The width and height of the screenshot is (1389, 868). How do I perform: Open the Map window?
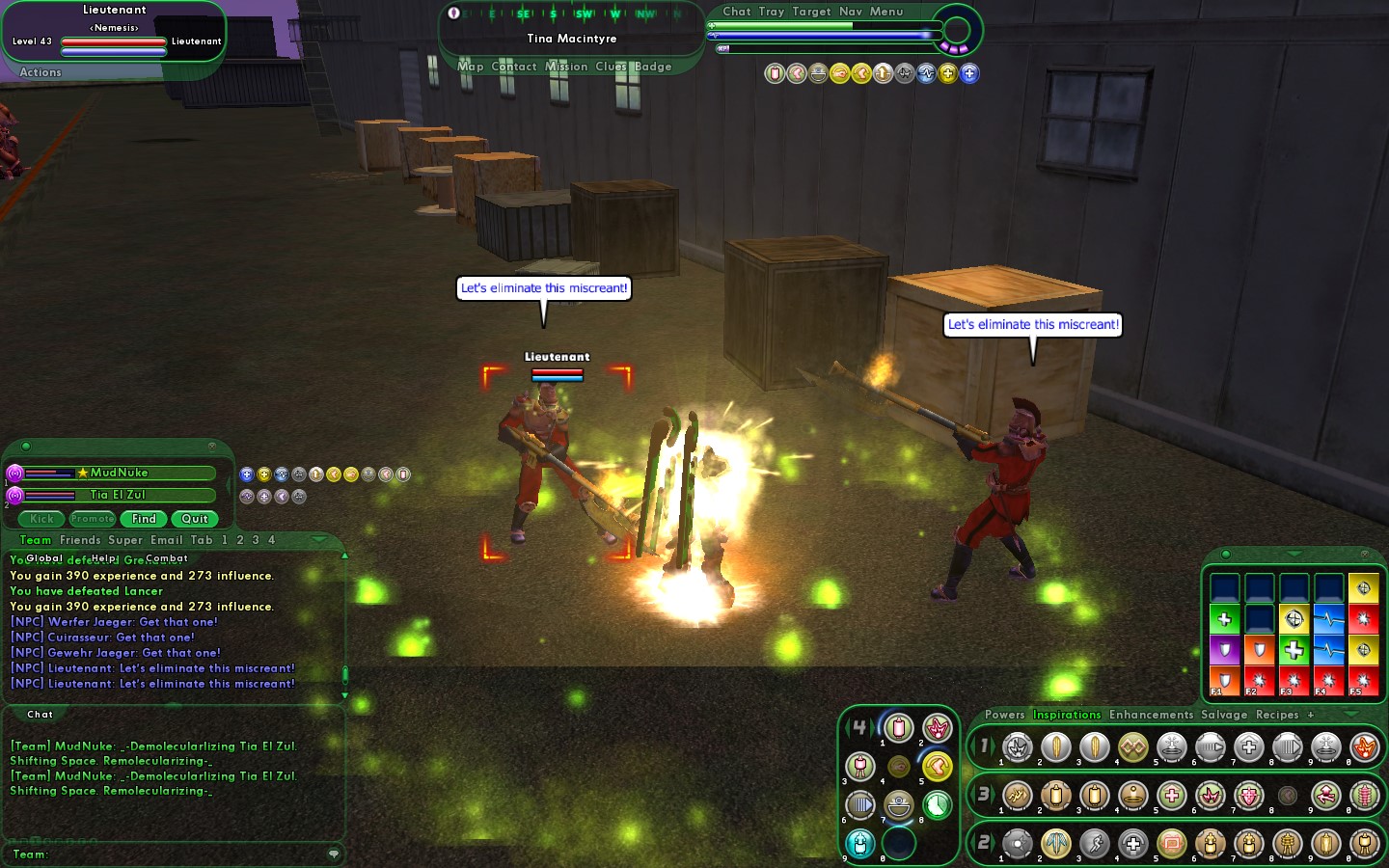(471, 67)
